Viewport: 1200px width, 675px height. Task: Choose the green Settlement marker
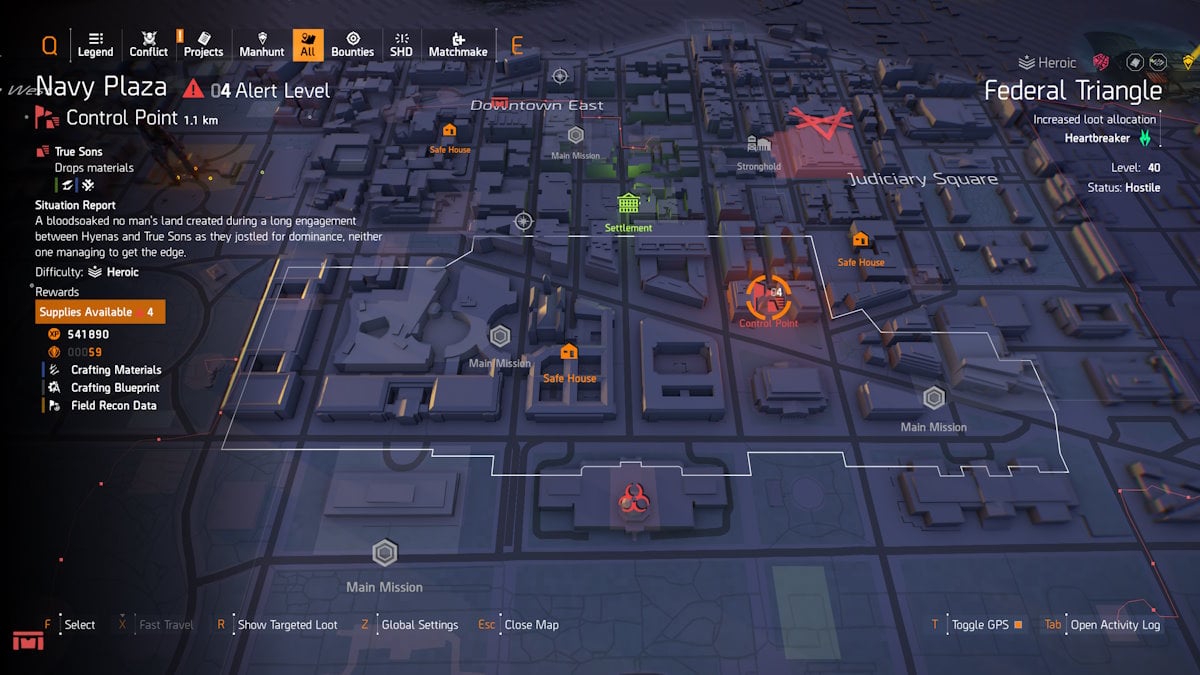click(628, 204)
